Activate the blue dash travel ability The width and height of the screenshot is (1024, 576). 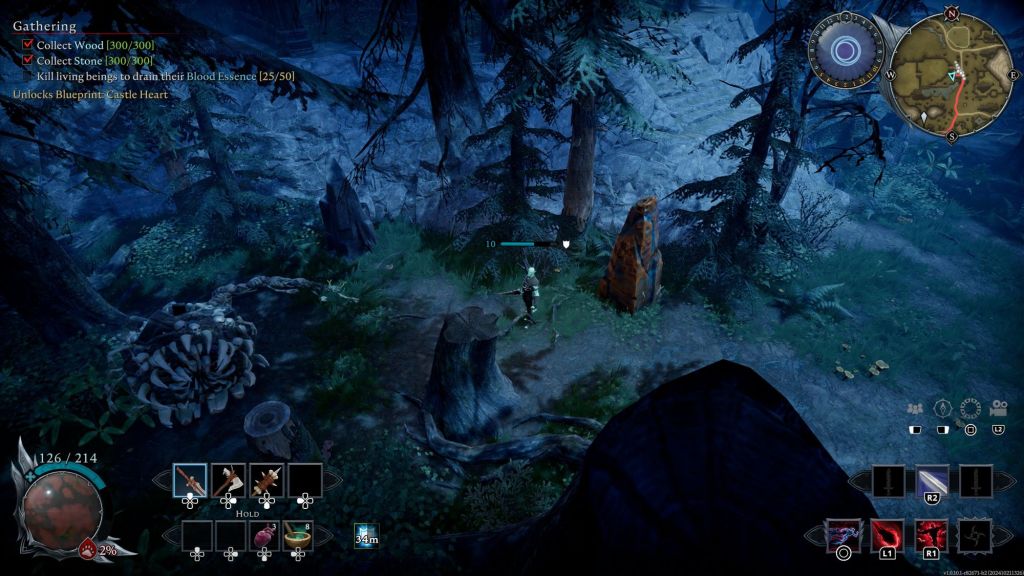842,536
